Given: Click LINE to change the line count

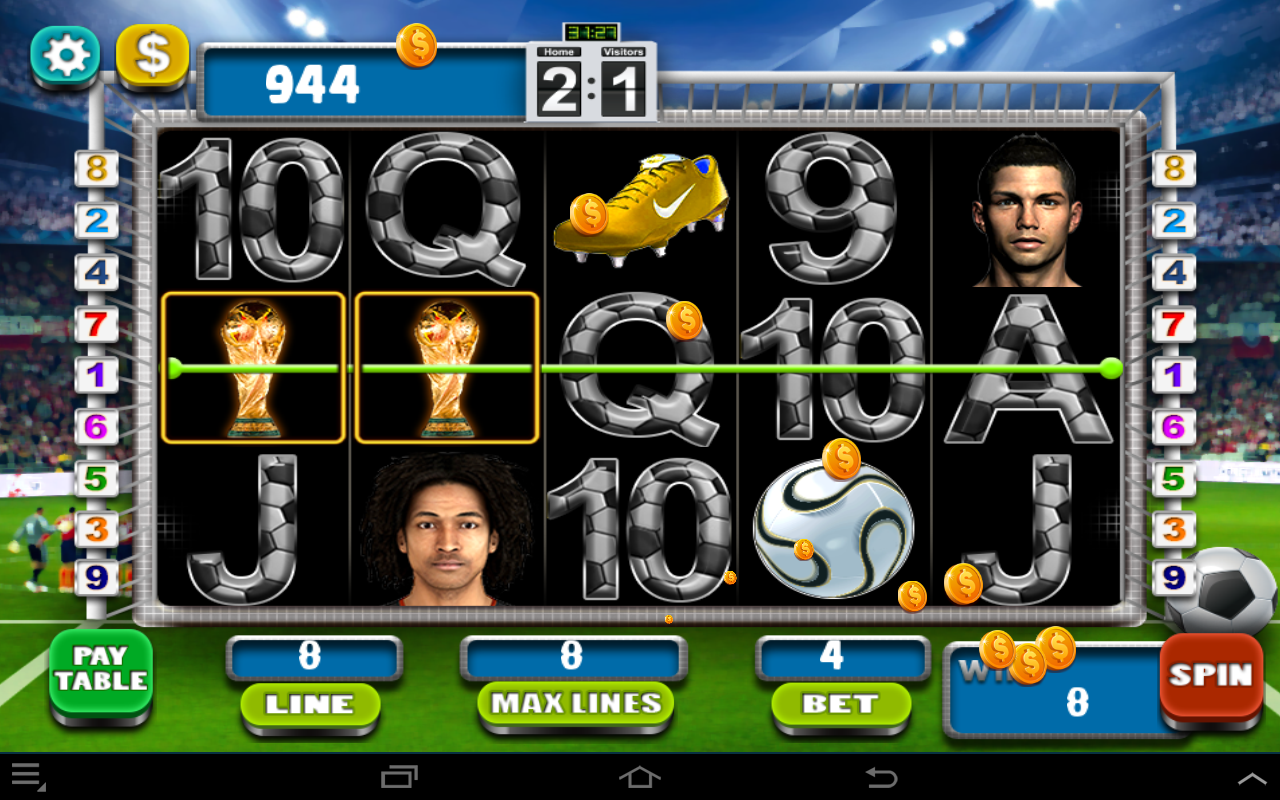Looking at the screenshot, I should click(311, 706).
